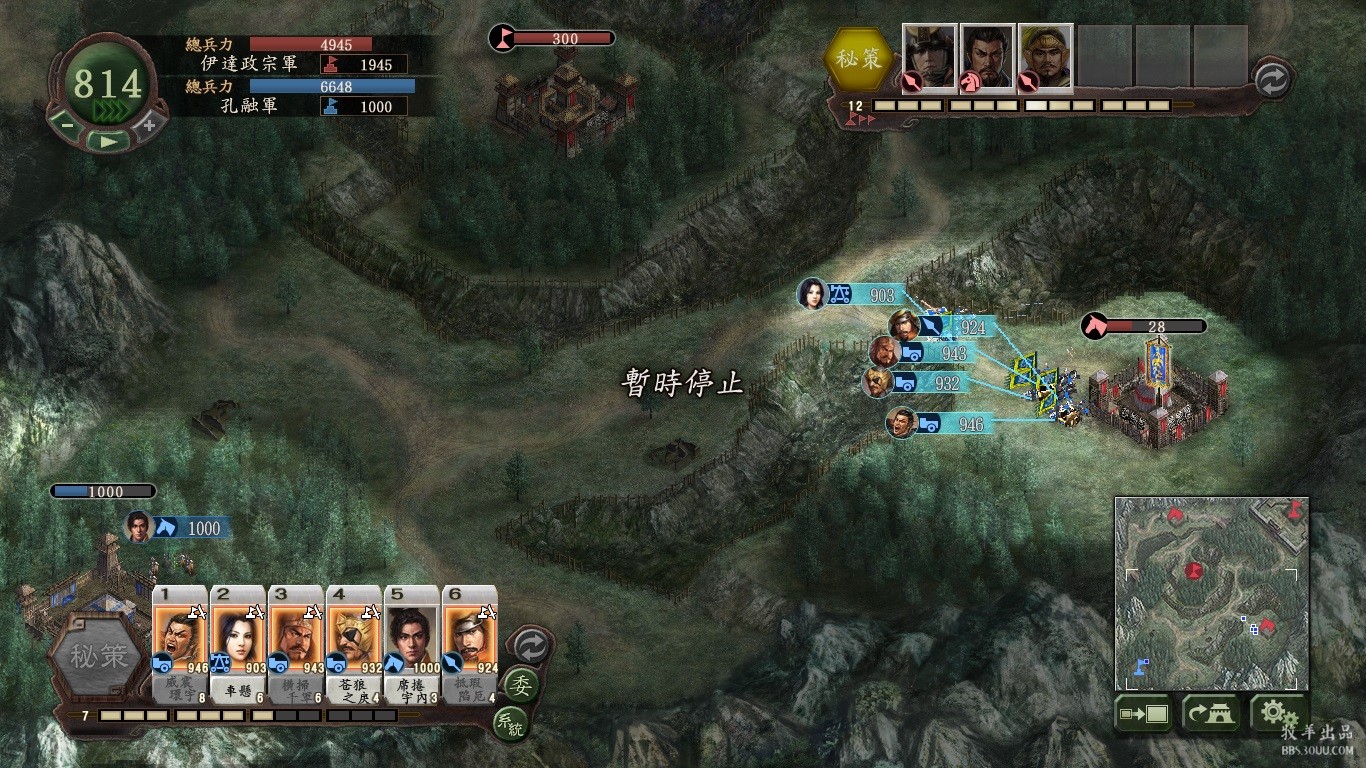Toggle the minimap size button

coord(1143,714)
